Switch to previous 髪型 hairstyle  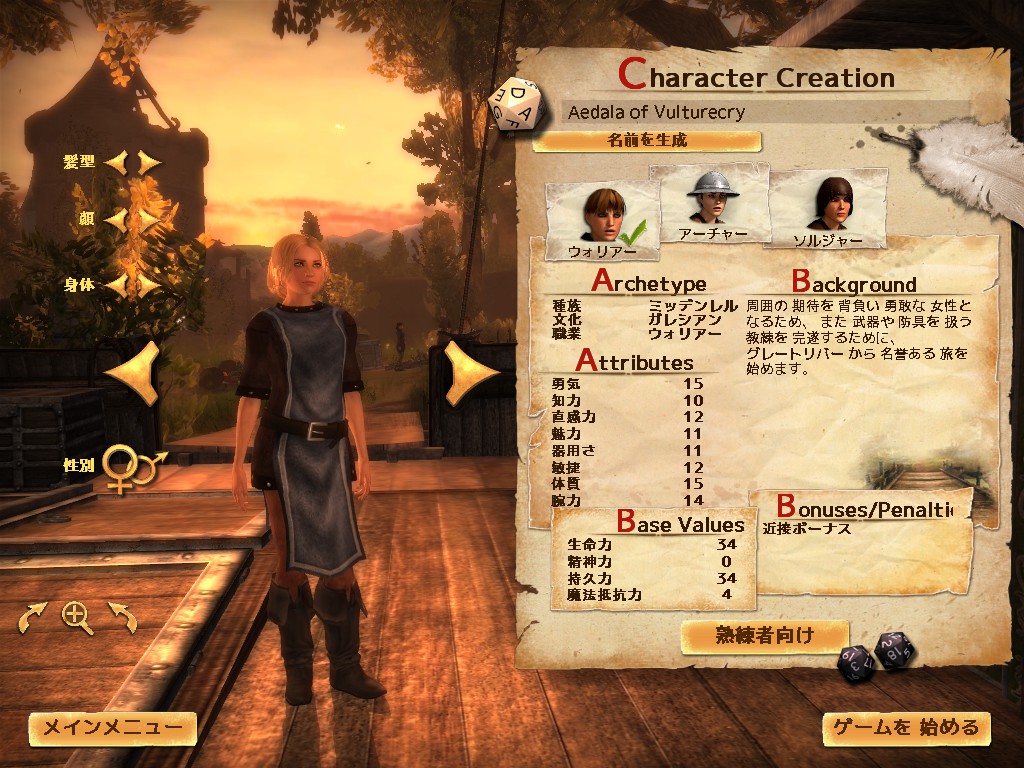[x=118, y=161]
